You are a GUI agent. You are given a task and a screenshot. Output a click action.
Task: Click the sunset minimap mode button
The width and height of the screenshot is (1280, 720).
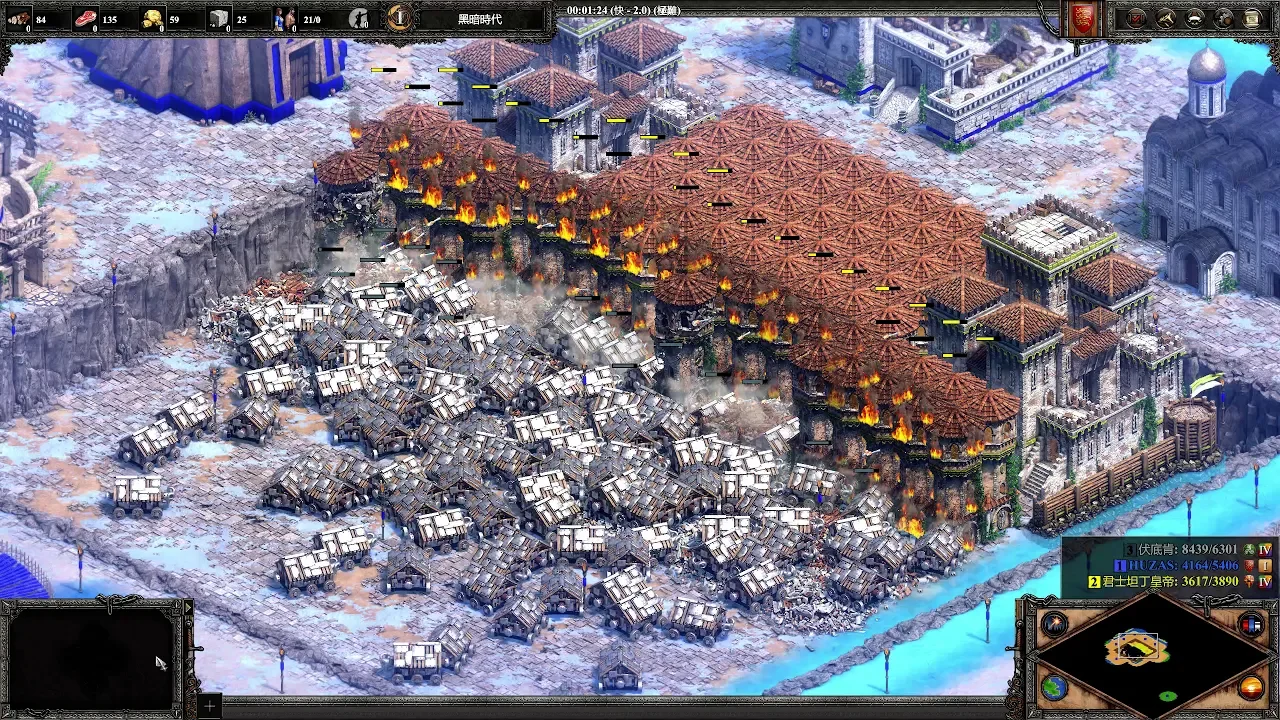pyautogui.click(x=1251, y=687)
